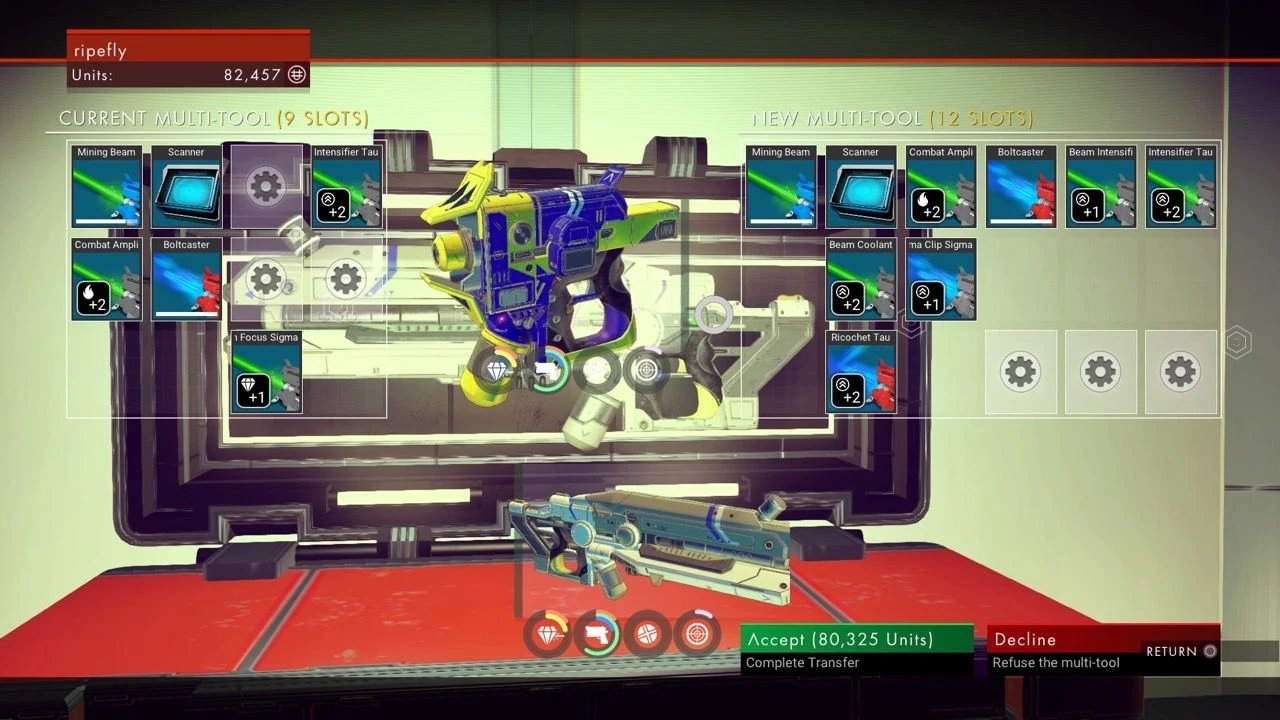Select the Intensifier Tau upgrade on current multi-tool
The width and height of the screenshot is (1280, 720).
[347, 186]
